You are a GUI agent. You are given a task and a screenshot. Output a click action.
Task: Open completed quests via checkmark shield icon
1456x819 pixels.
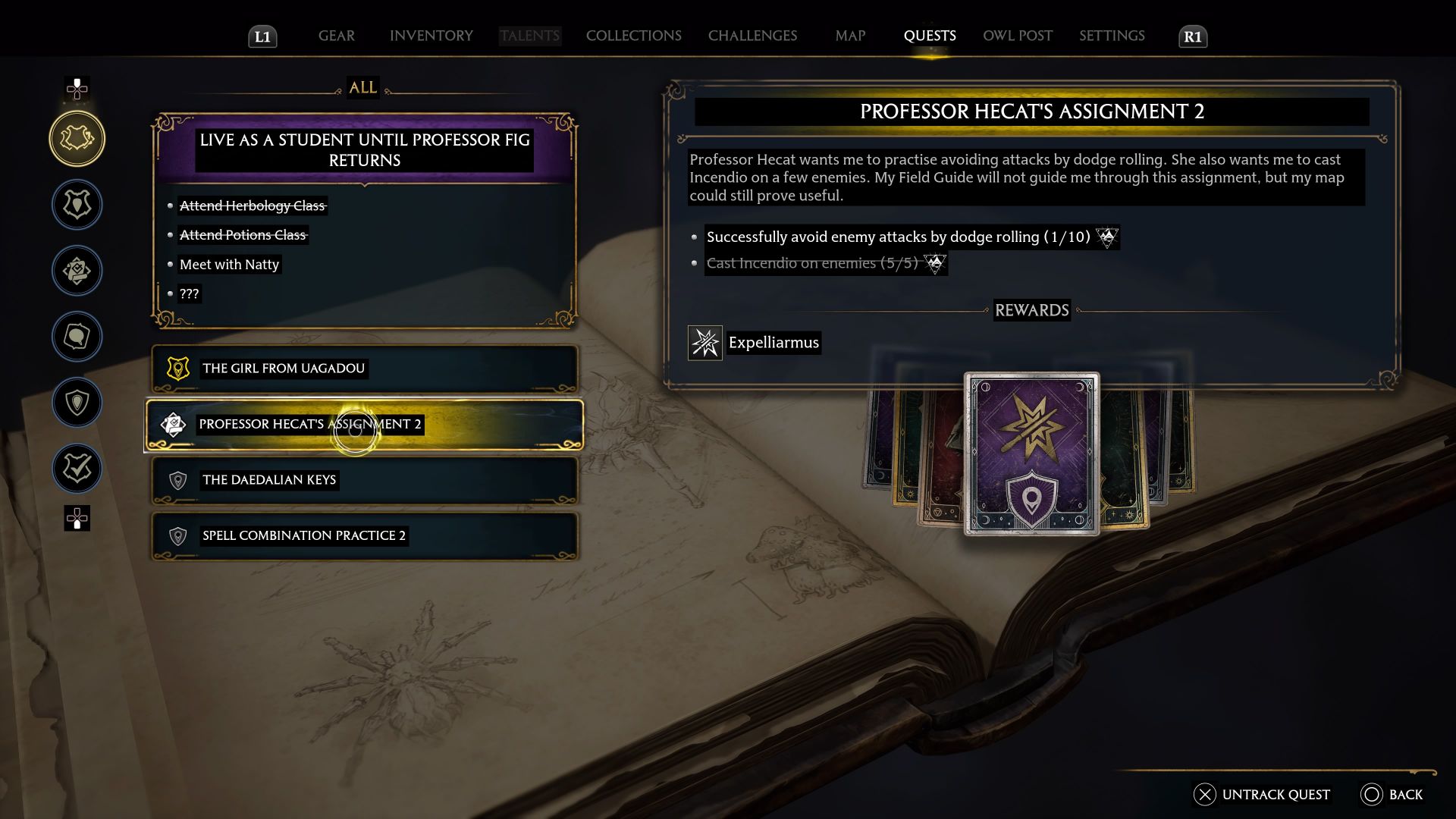tap(77, 469)
